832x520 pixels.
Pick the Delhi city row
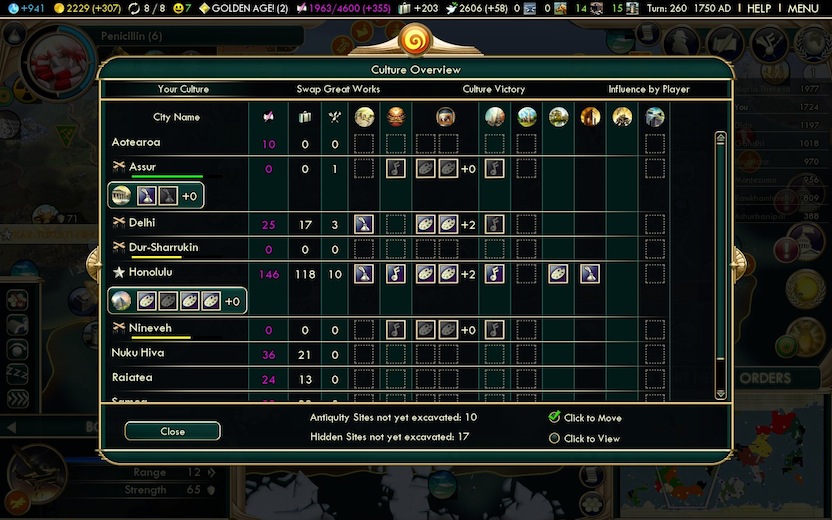142,223
